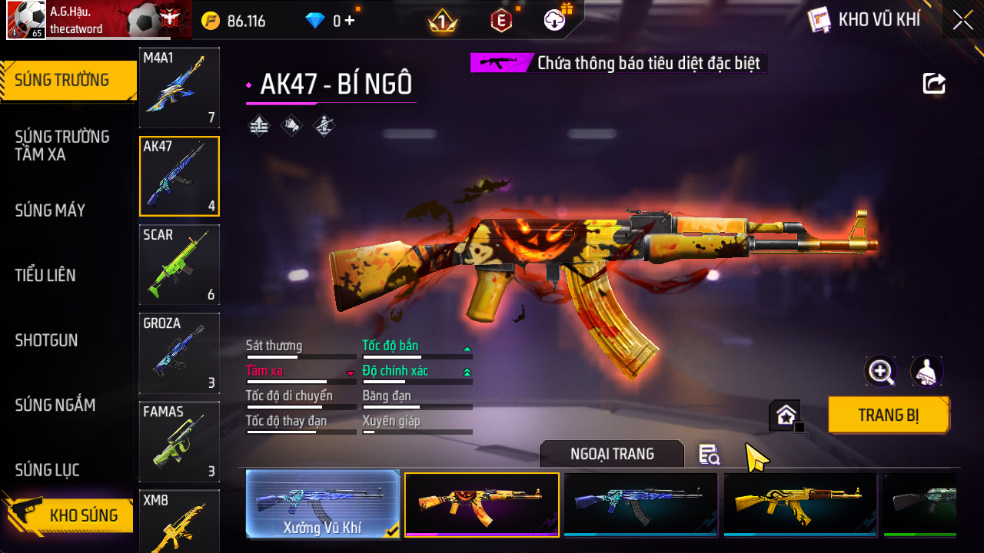Add diamonds with the plus button
Image resolution: width=984 pixels, height=553 pixels.
(350, 20)
